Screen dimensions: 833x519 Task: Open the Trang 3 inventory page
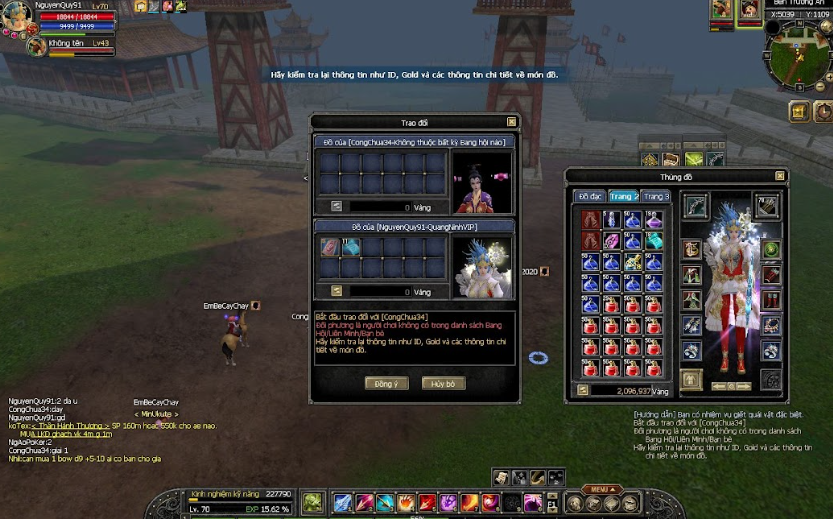656,196
